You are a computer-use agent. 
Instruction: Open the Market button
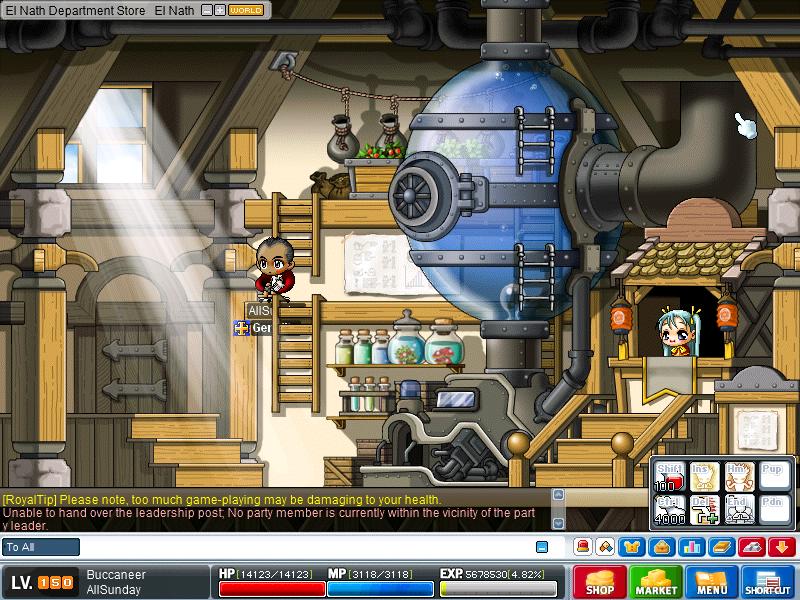tap(656, 583)
